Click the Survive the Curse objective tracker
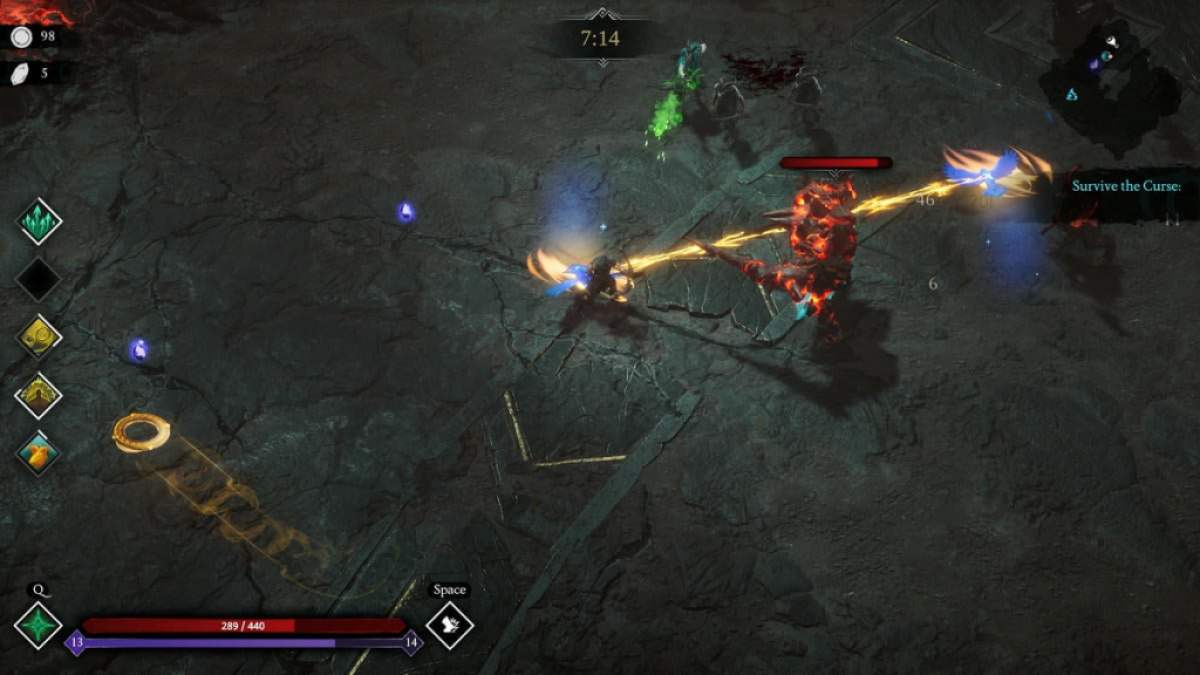This screenshot has height=675, width=1200. coord(1126,186)
